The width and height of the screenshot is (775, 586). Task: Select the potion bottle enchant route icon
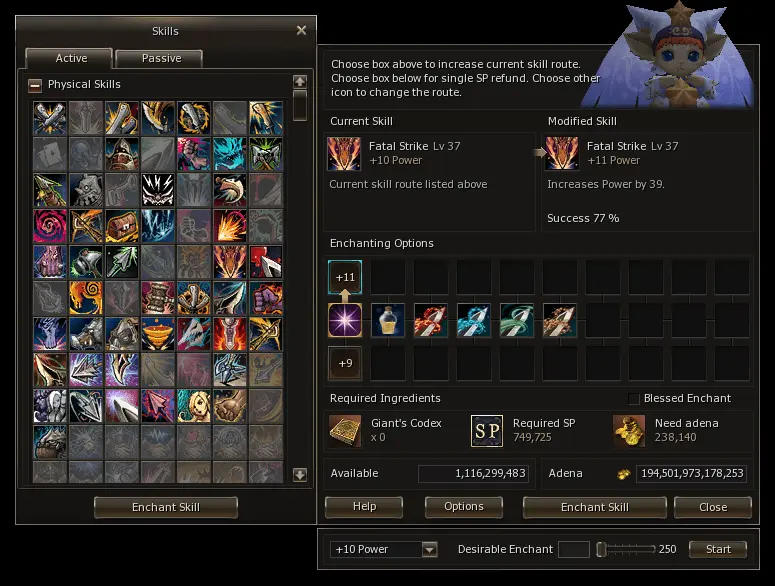coord(388,320)
